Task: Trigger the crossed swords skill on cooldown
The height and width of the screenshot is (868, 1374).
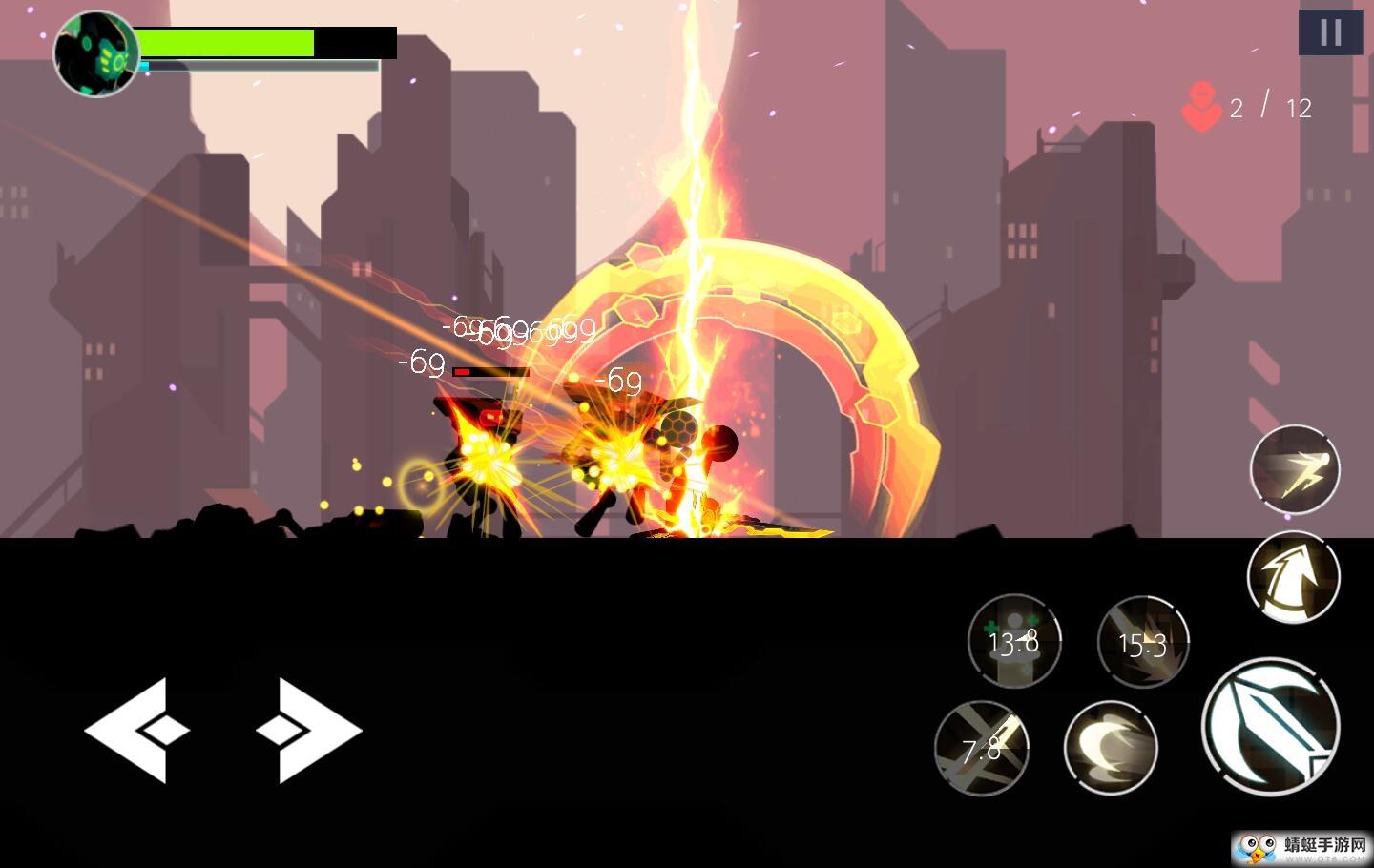Action: click(982, 749)
